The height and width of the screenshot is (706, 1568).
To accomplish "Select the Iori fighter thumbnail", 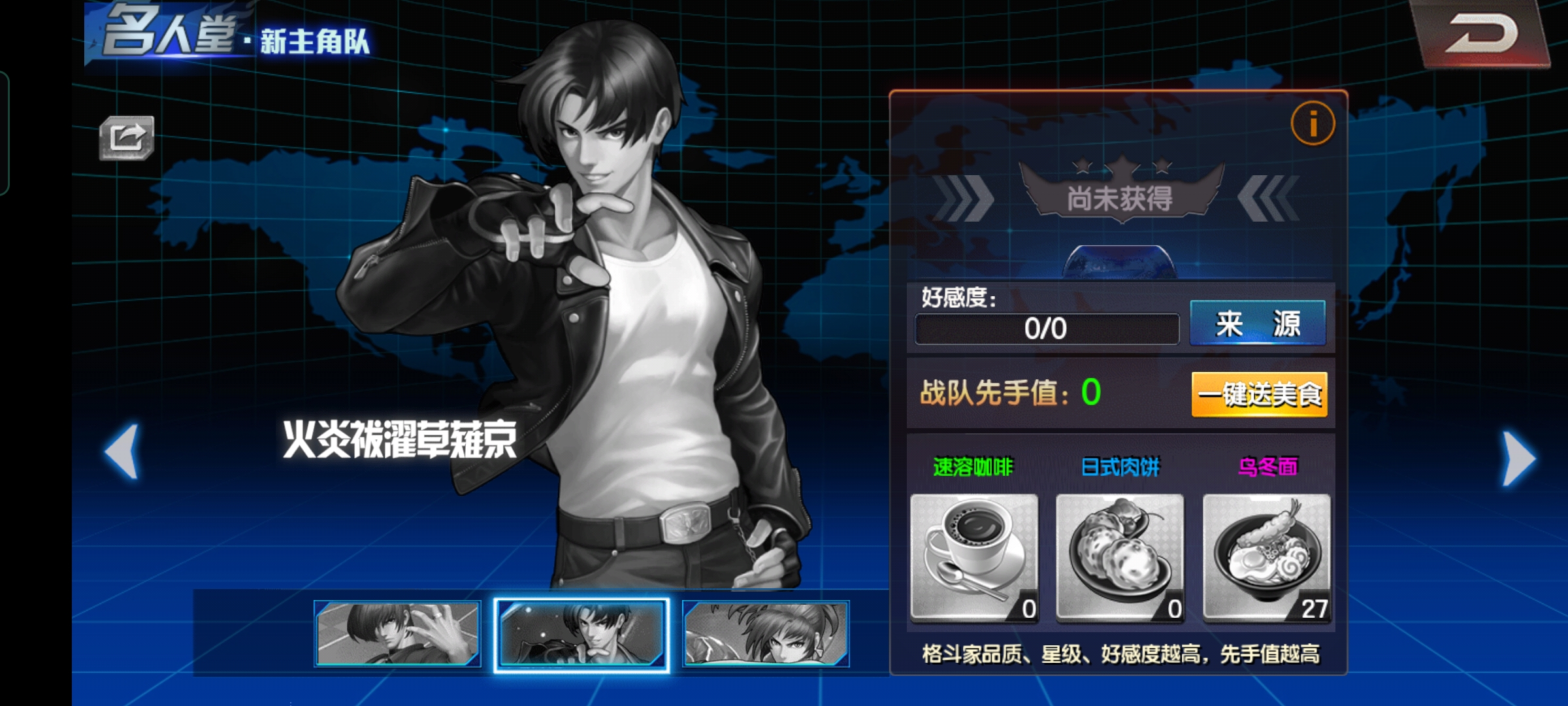I will [x=397, y=633].
